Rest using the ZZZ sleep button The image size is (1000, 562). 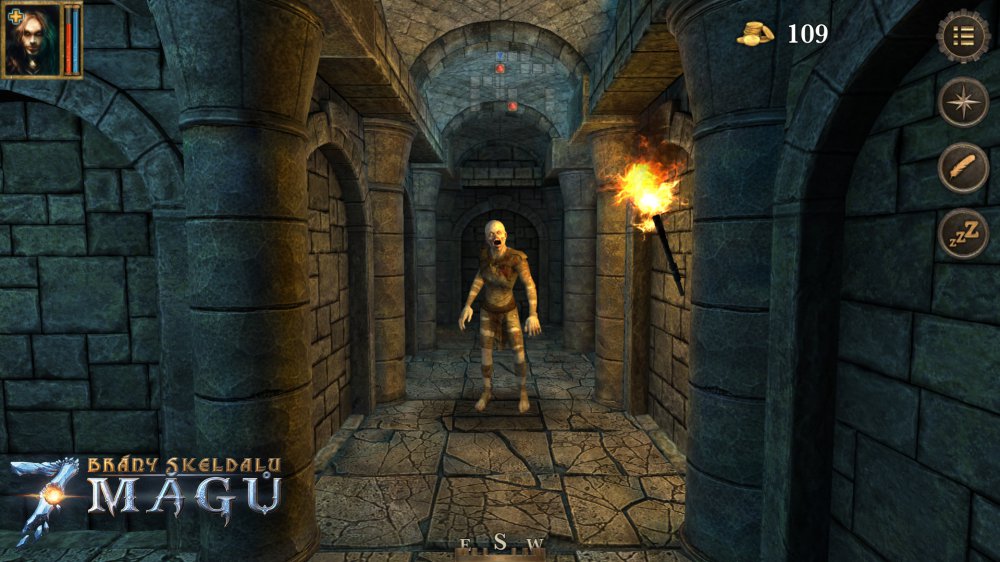[x=963, y=233]
